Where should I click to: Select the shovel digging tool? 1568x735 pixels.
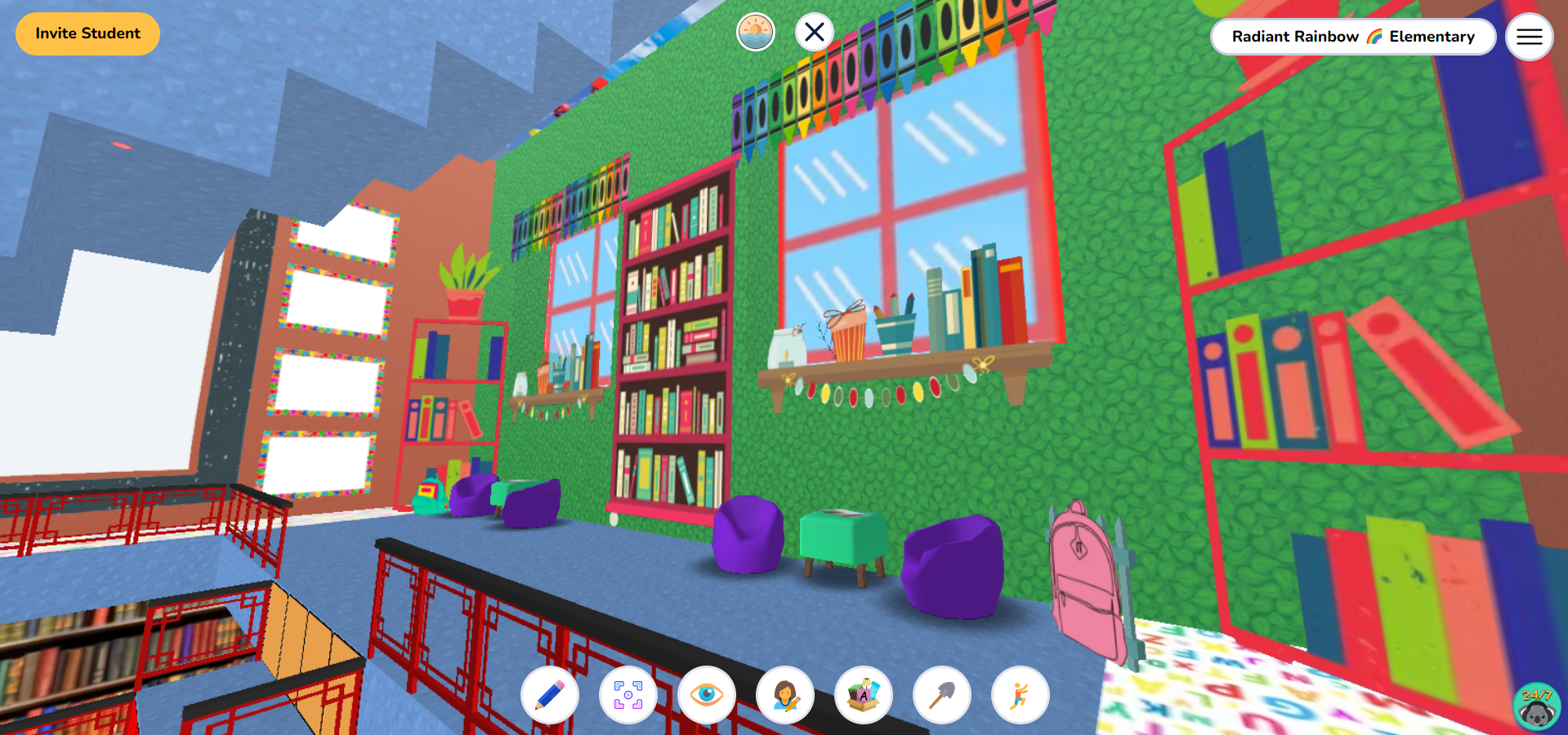pyautogui.click(x=941, y=695)
